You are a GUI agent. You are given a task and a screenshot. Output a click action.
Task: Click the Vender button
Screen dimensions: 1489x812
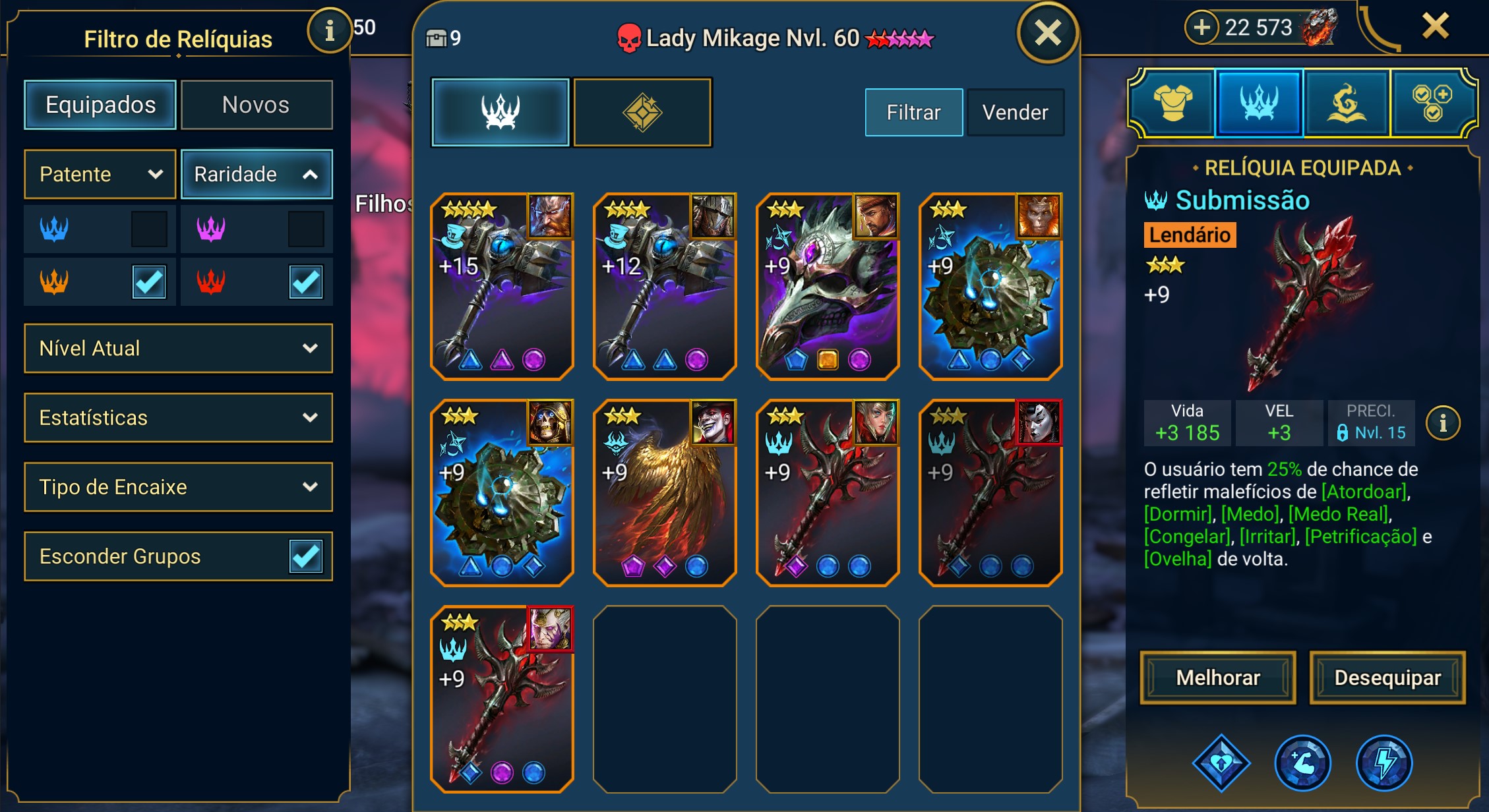(x=1015, y=112)
